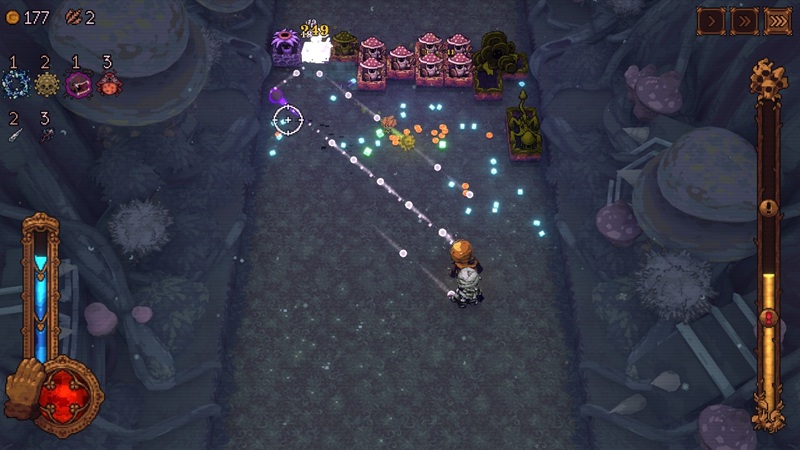Set game speed to single arrow normal
Image resolution: width=800 pixels, height=450 pixels.
[711, 20]
